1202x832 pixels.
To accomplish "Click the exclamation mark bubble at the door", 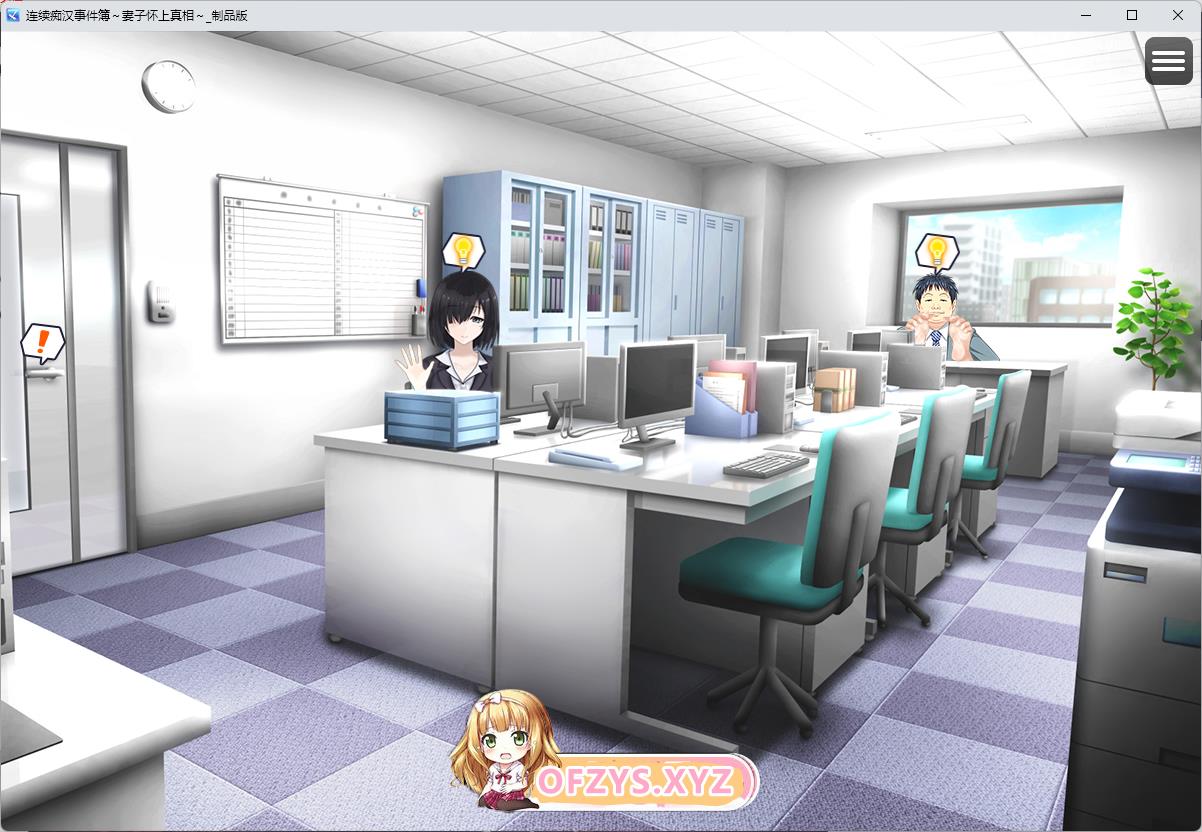I will [41, 343].
